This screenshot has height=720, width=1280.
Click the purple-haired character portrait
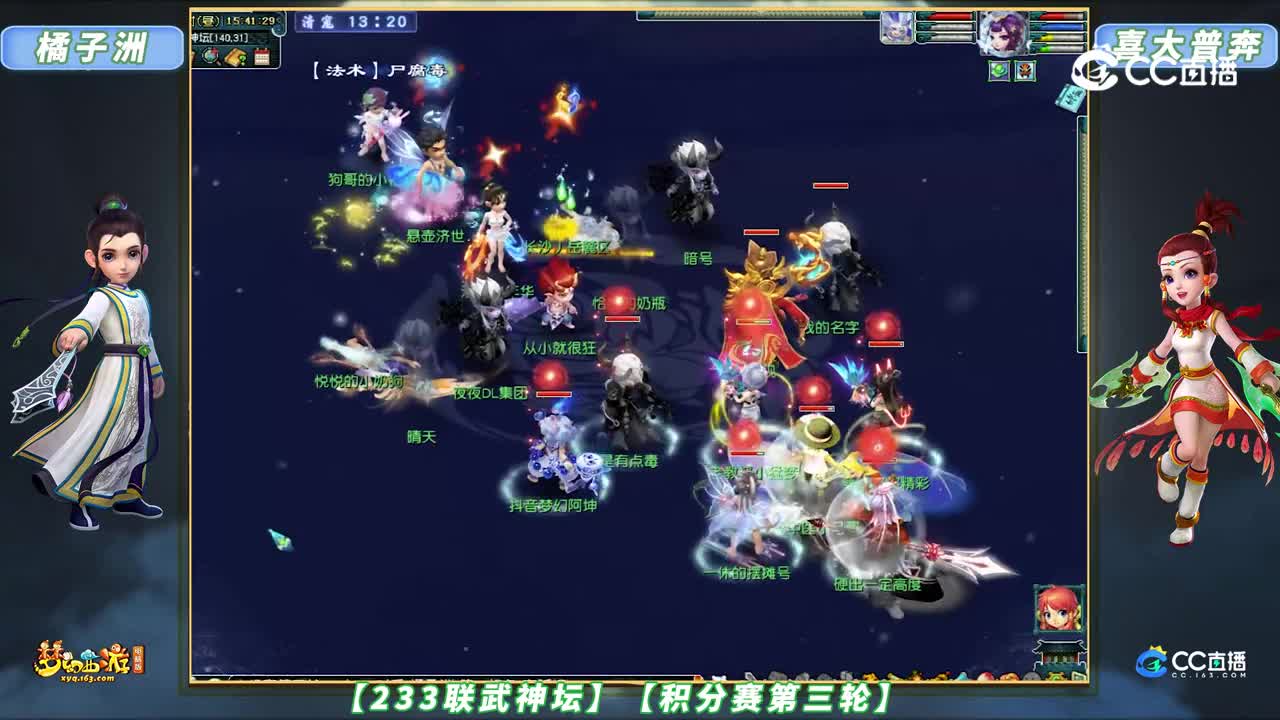coord(1005,32)
